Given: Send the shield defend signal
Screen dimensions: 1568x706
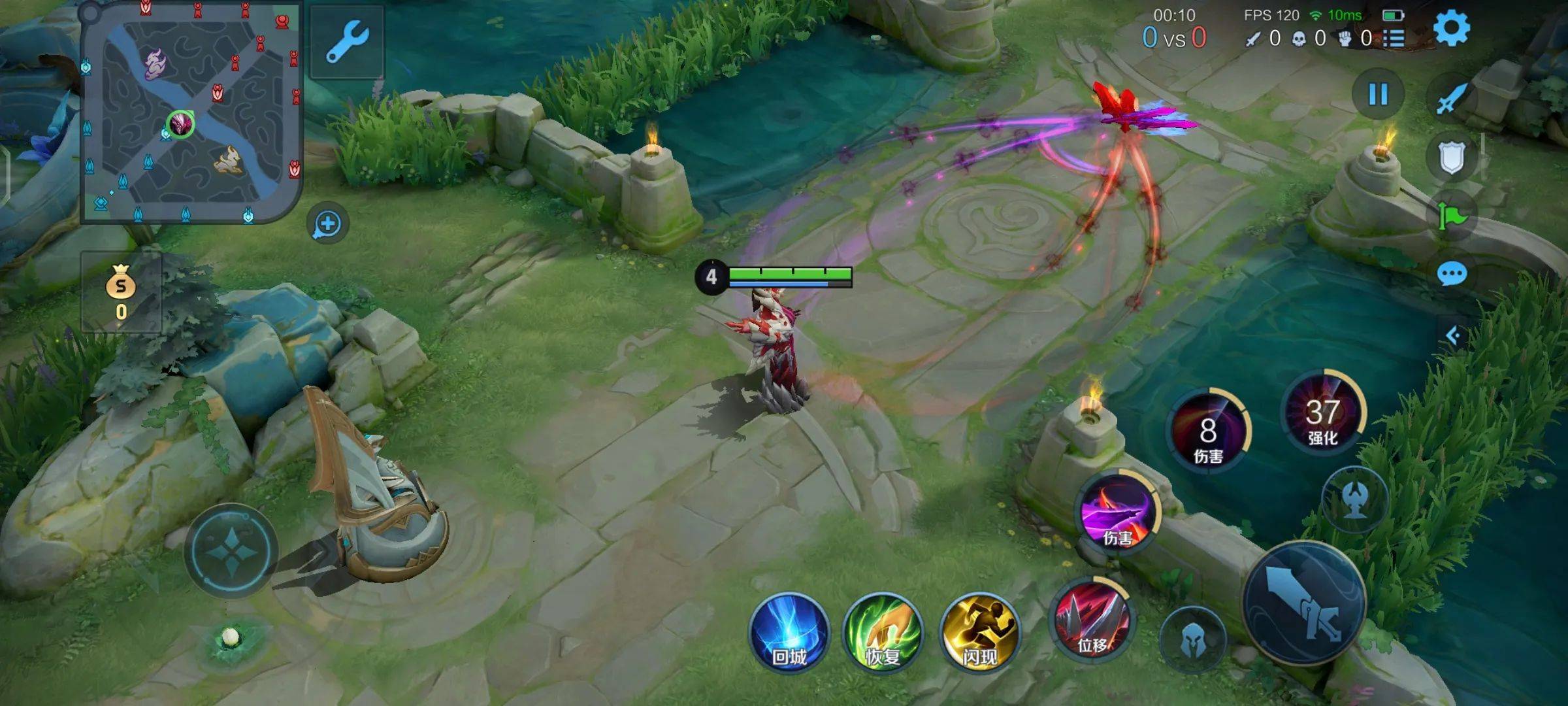Looking at the screenshot, I should pyautogui.click(x=1452, y=157).
